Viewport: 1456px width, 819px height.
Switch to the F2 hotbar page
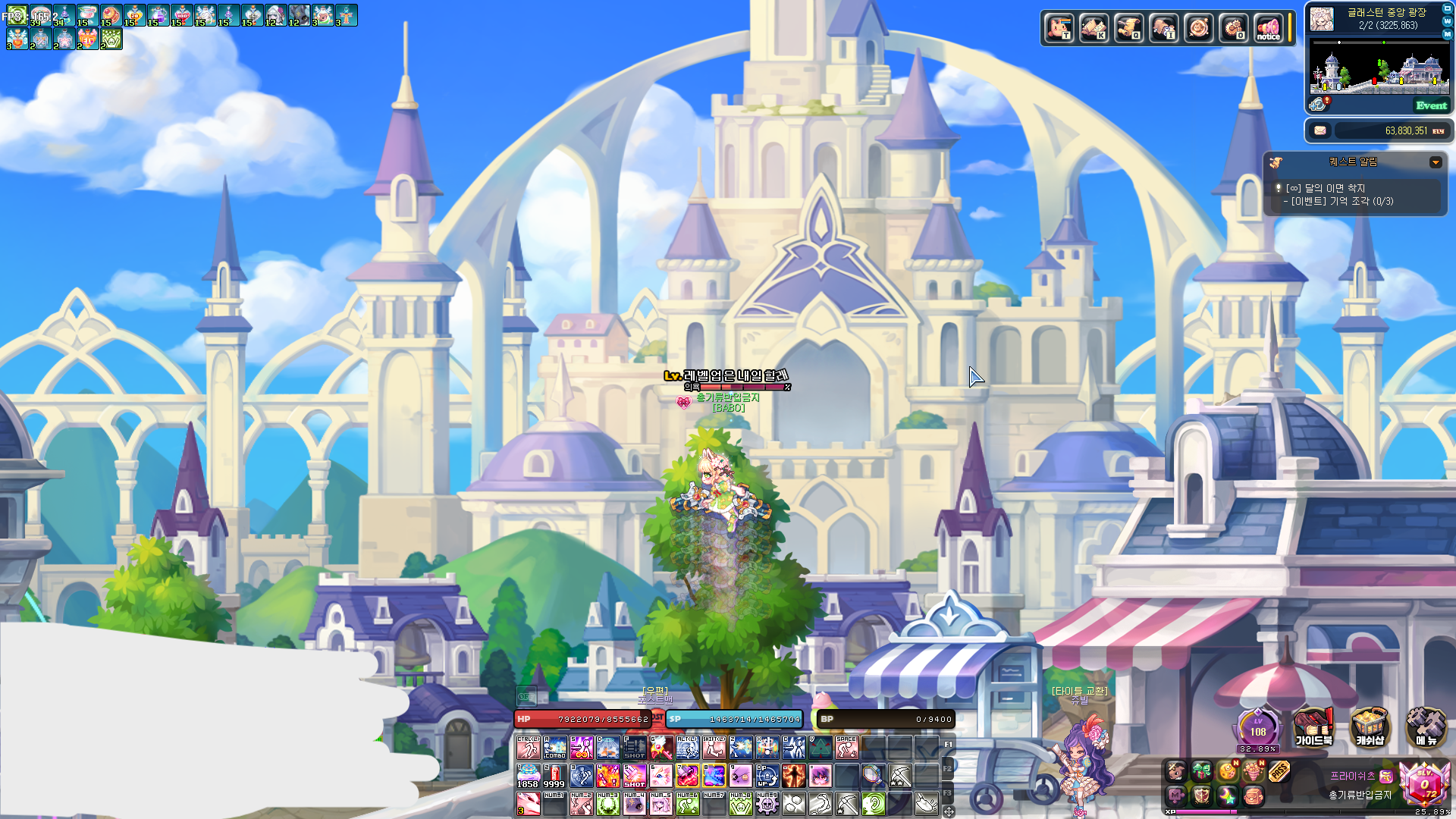[x=947, y=769]
